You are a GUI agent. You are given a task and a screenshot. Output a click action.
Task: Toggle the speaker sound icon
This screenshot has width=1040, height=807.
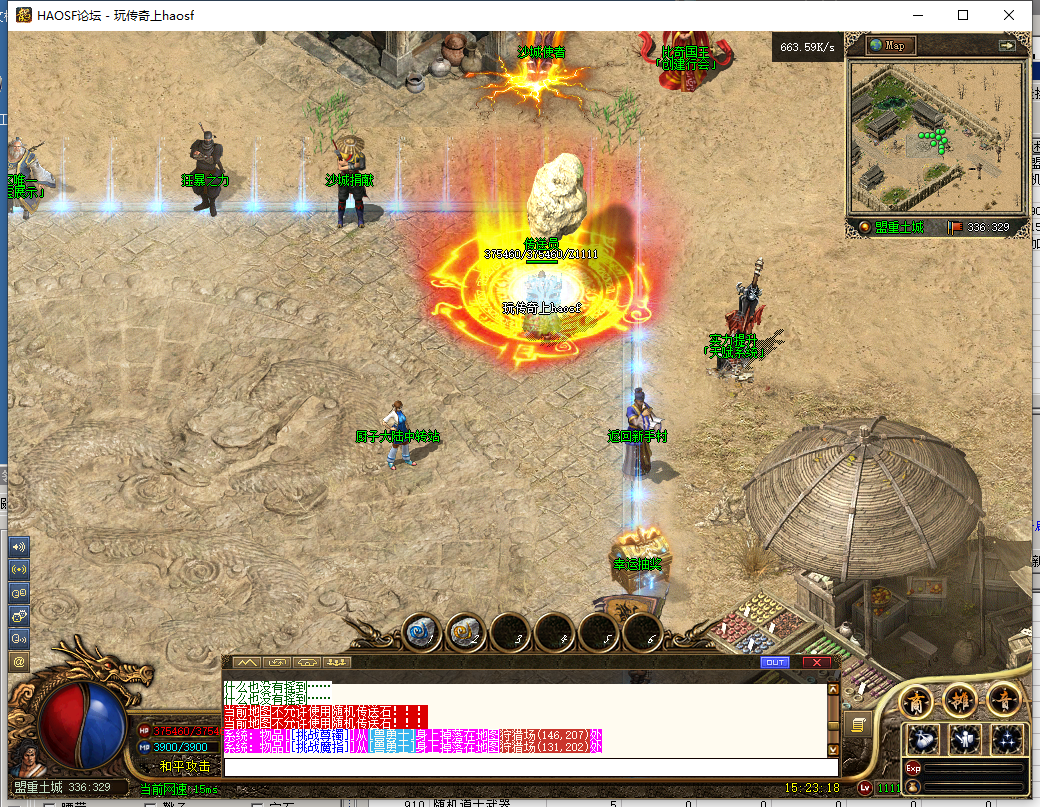tap(19, 547)
